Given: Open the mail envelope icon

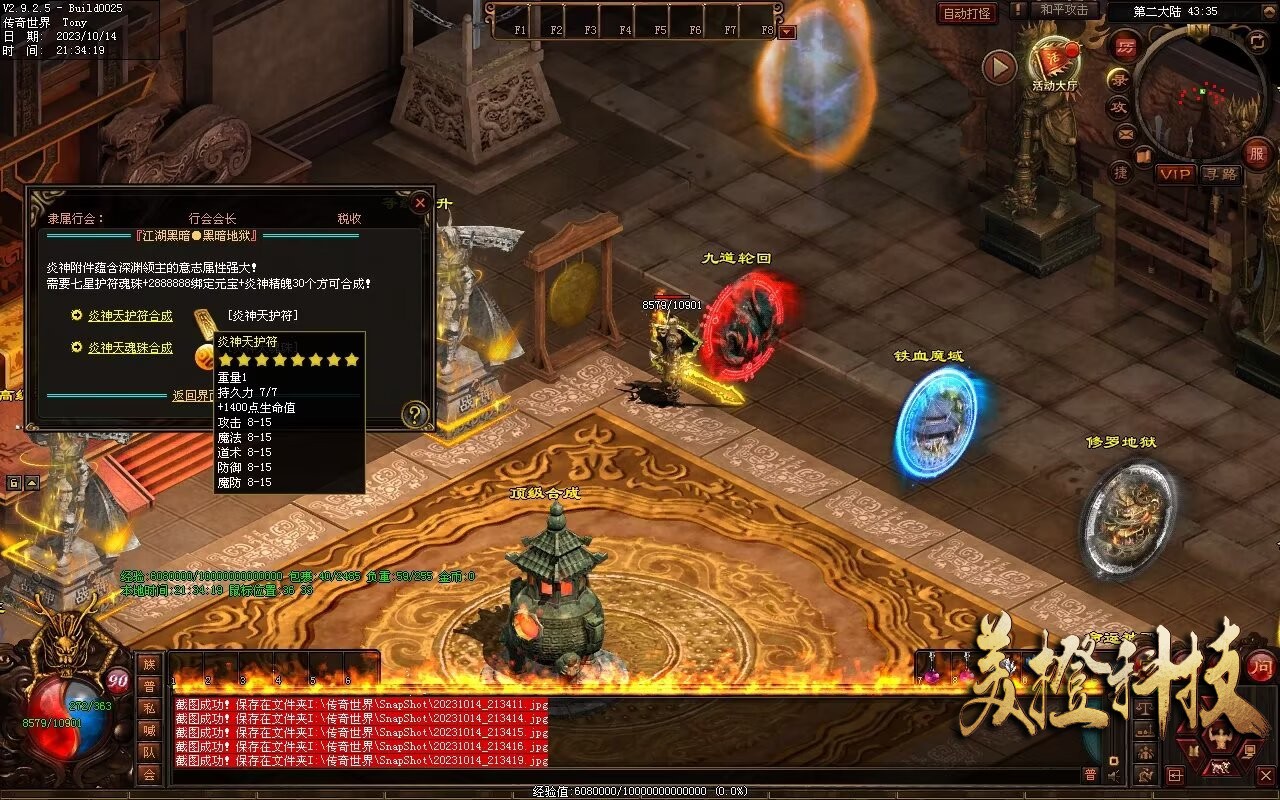Looking at the screenshot, I should [x=1126, y=134].
